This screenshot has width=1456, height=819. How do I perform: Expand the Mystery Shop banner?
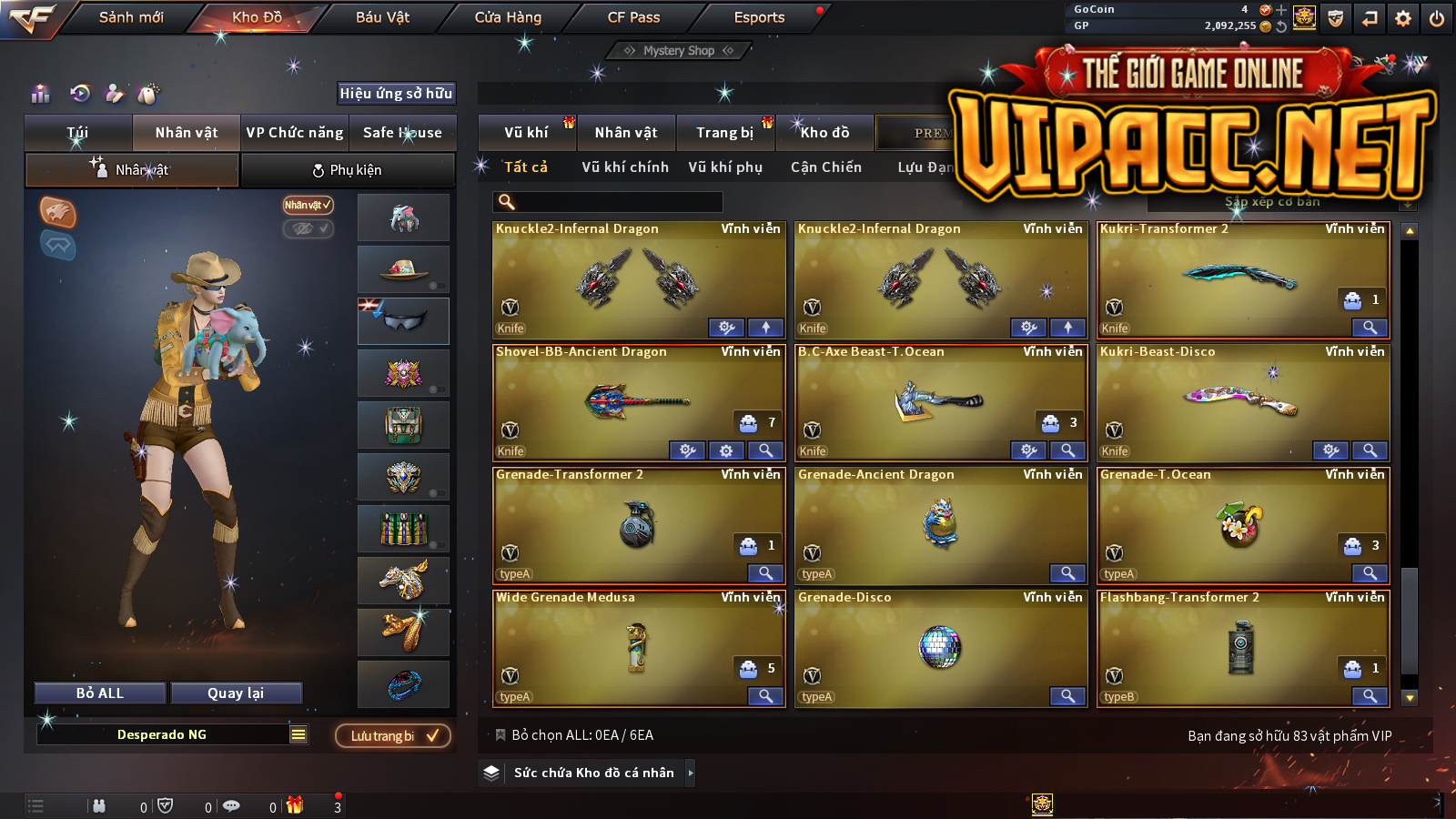(679, 51)
